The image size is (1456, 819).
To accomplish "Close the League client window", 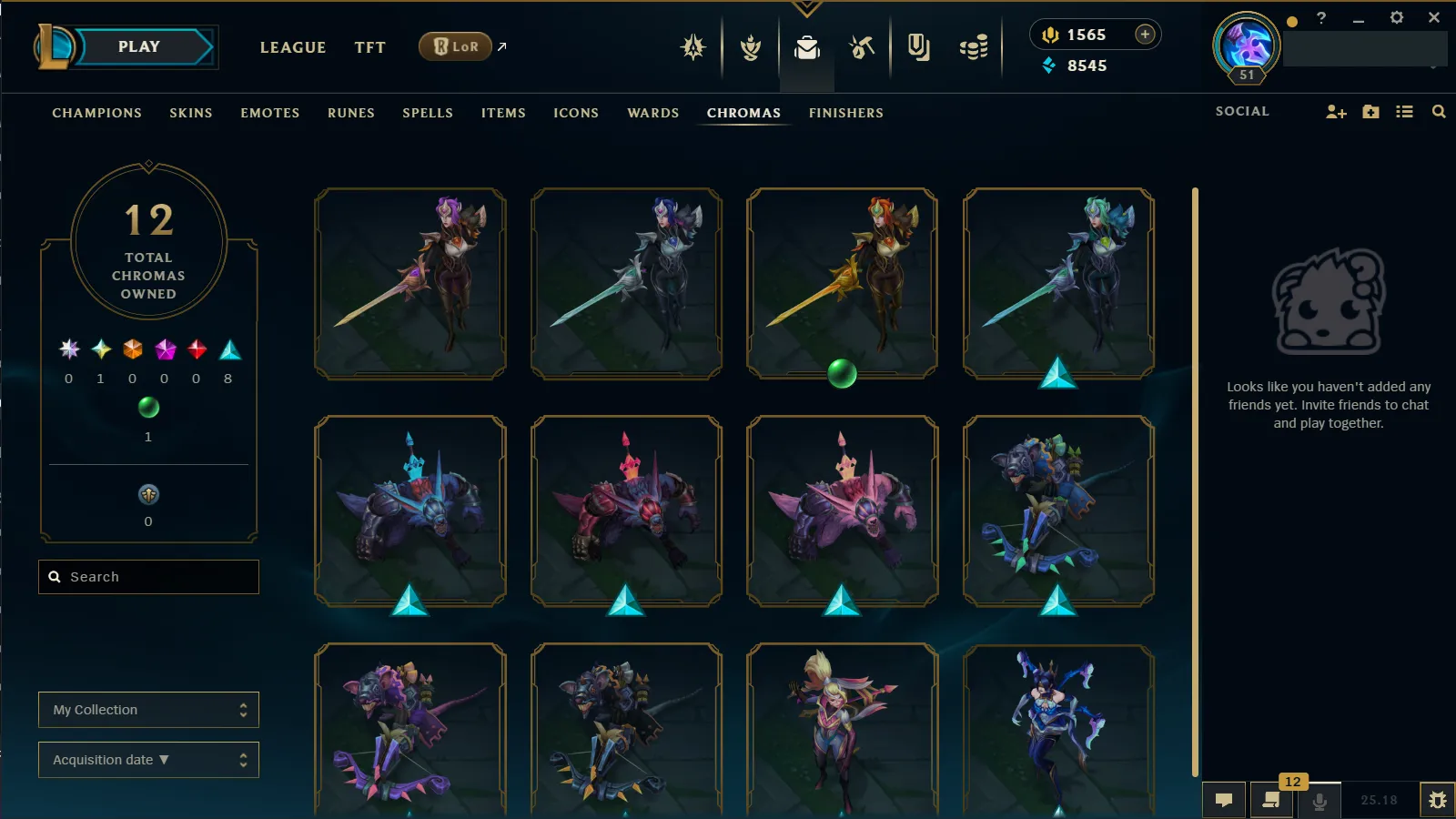I will coord(1434,17).
